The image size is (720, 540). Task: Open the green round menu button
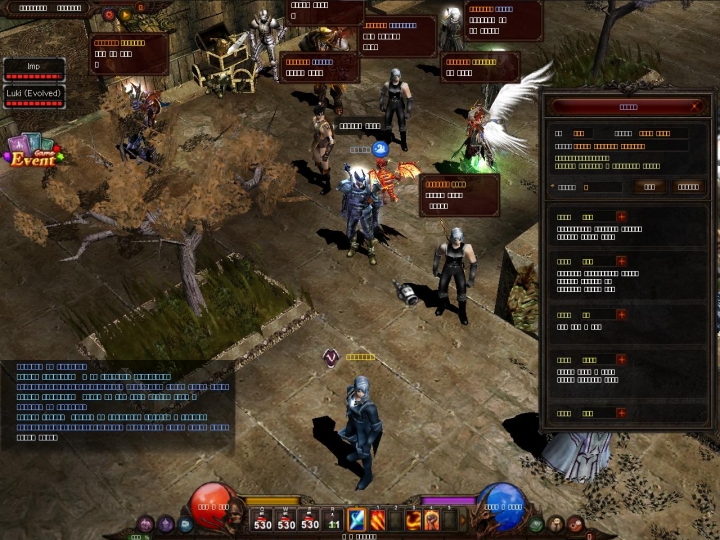coord(537,524)
